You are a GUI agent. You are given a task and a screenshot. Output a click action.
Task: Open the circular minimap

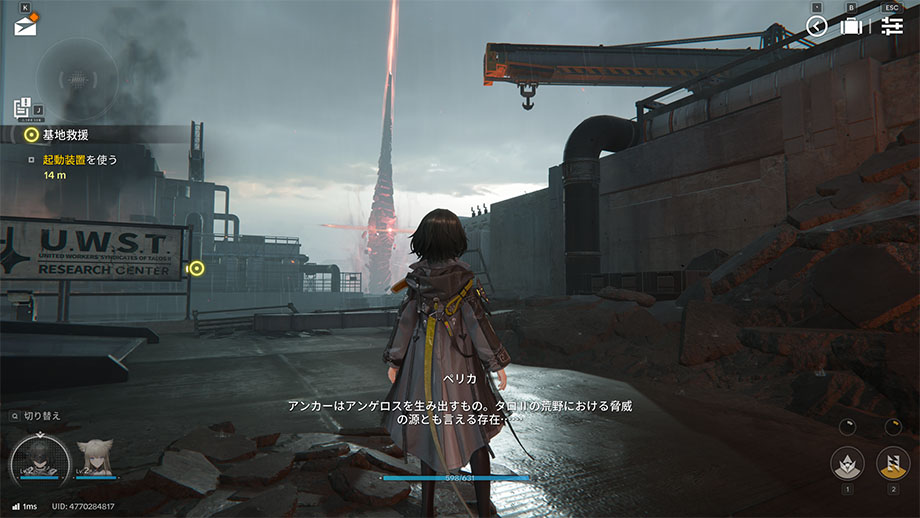point(75,76)
